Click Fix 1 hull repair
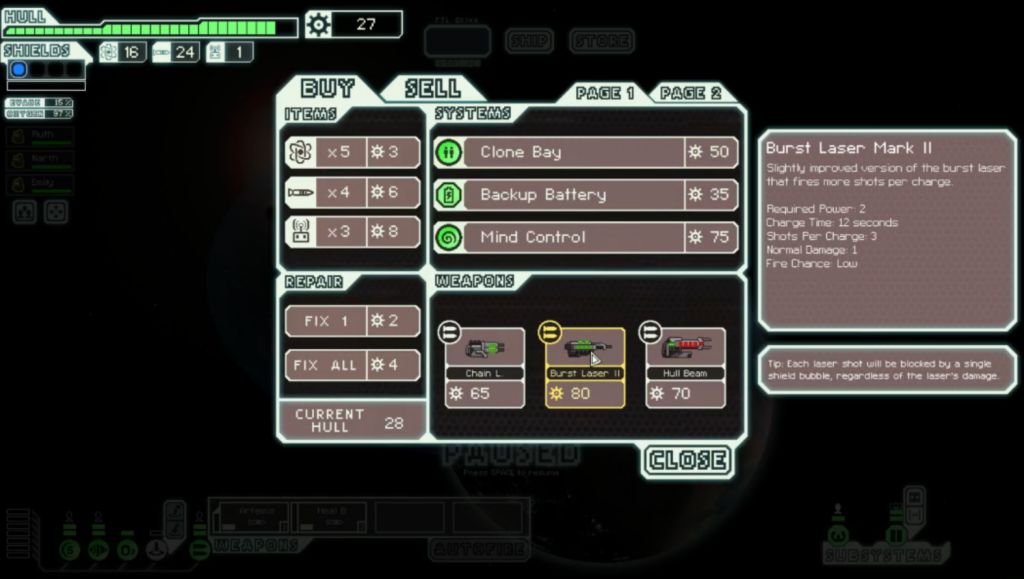This screenshot has height=579, width=1024. pyautogui.click(x=352, y=321)
